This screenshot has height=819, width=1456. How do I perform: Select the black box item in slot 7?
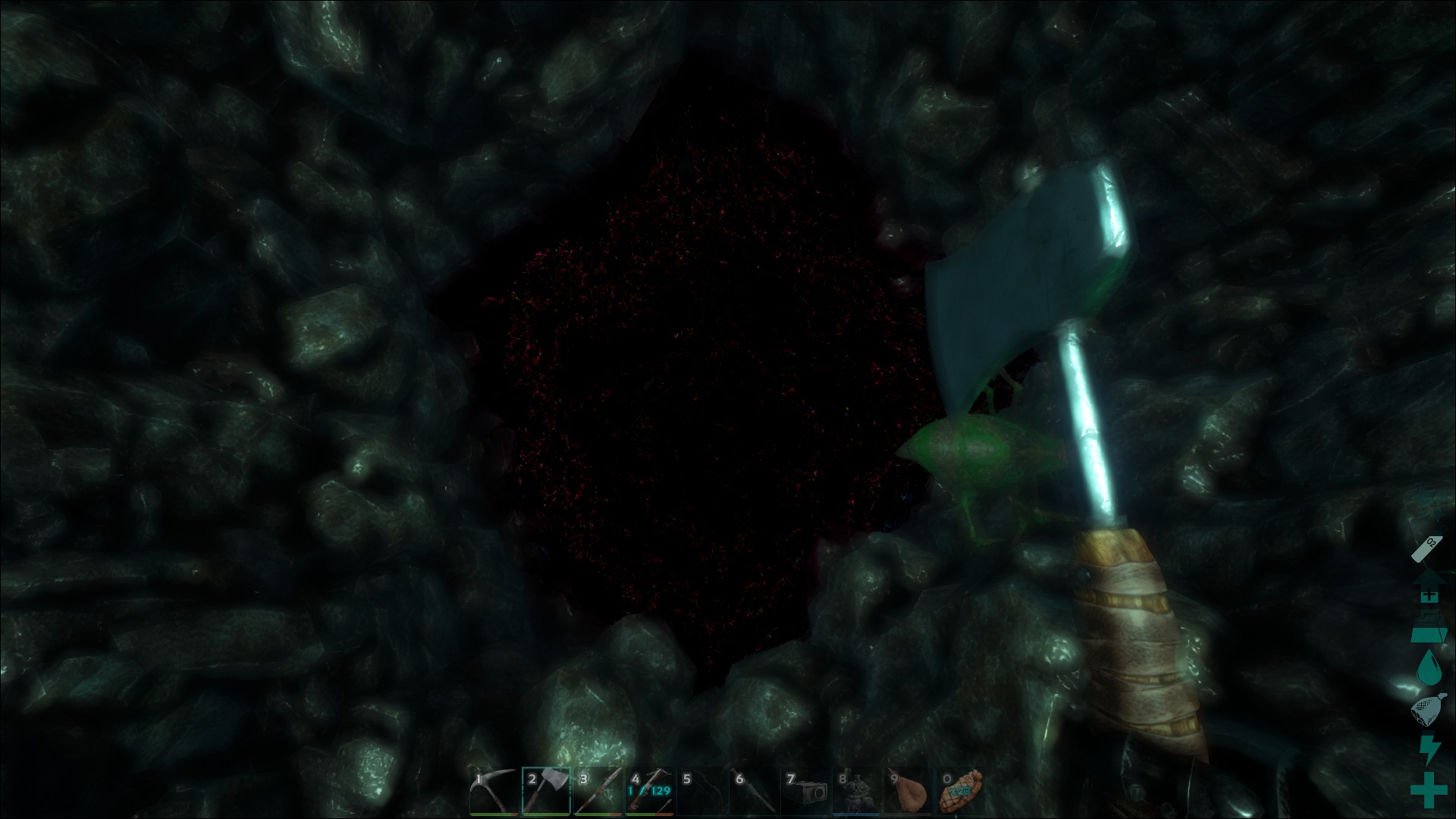805,792
